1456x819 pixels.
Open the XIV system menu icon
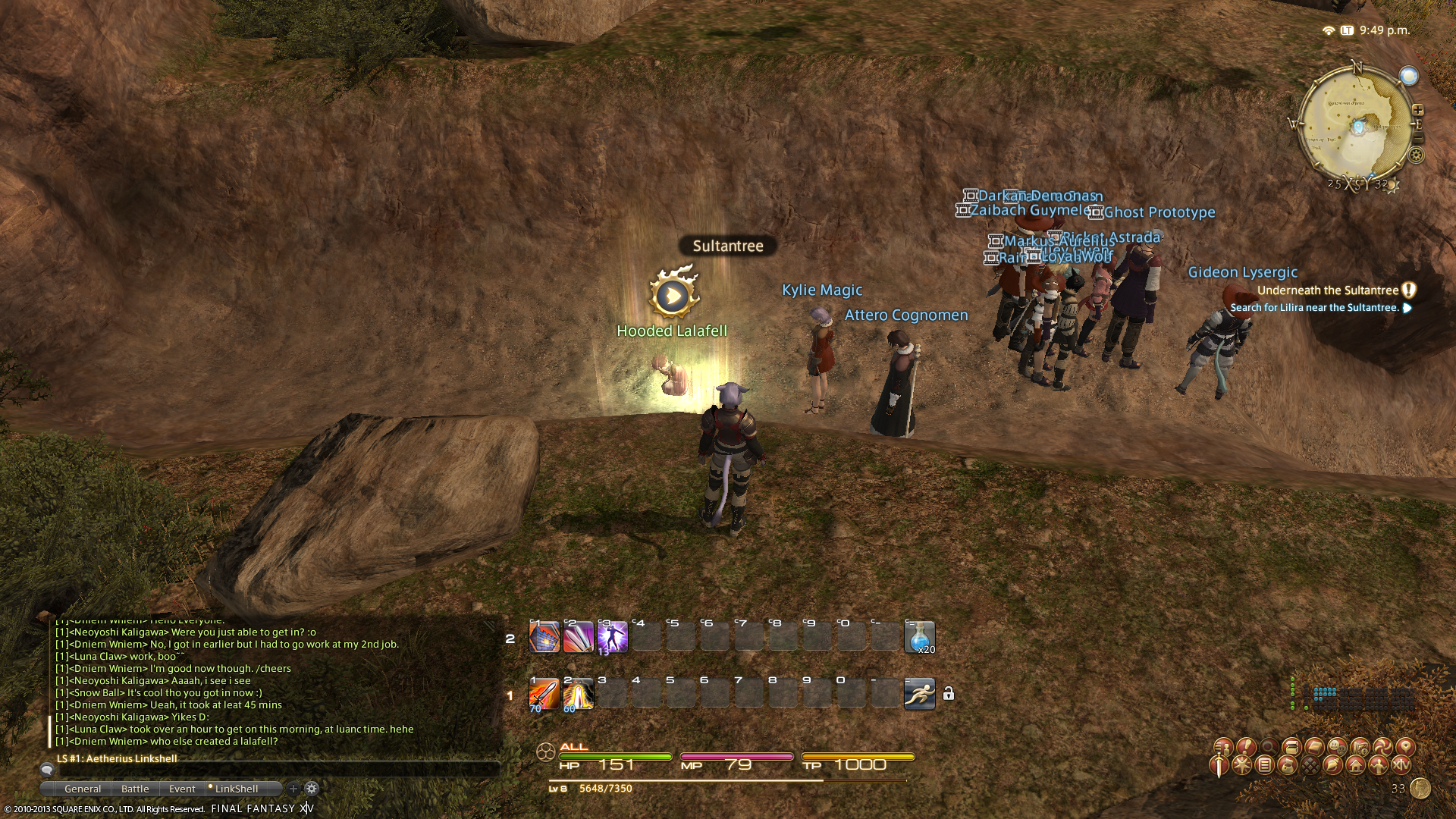click(1401, 766)
